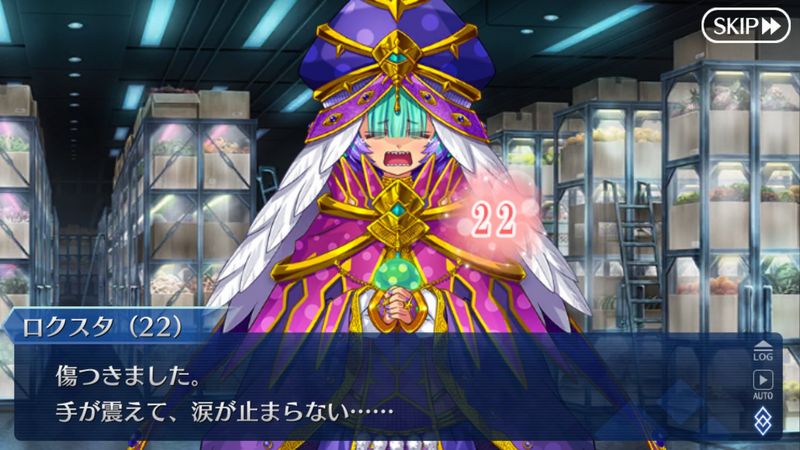This screenshot has height=450, width=800.
Task: Click the stacked diamonds advance icon
Action: tap(763, 418)
